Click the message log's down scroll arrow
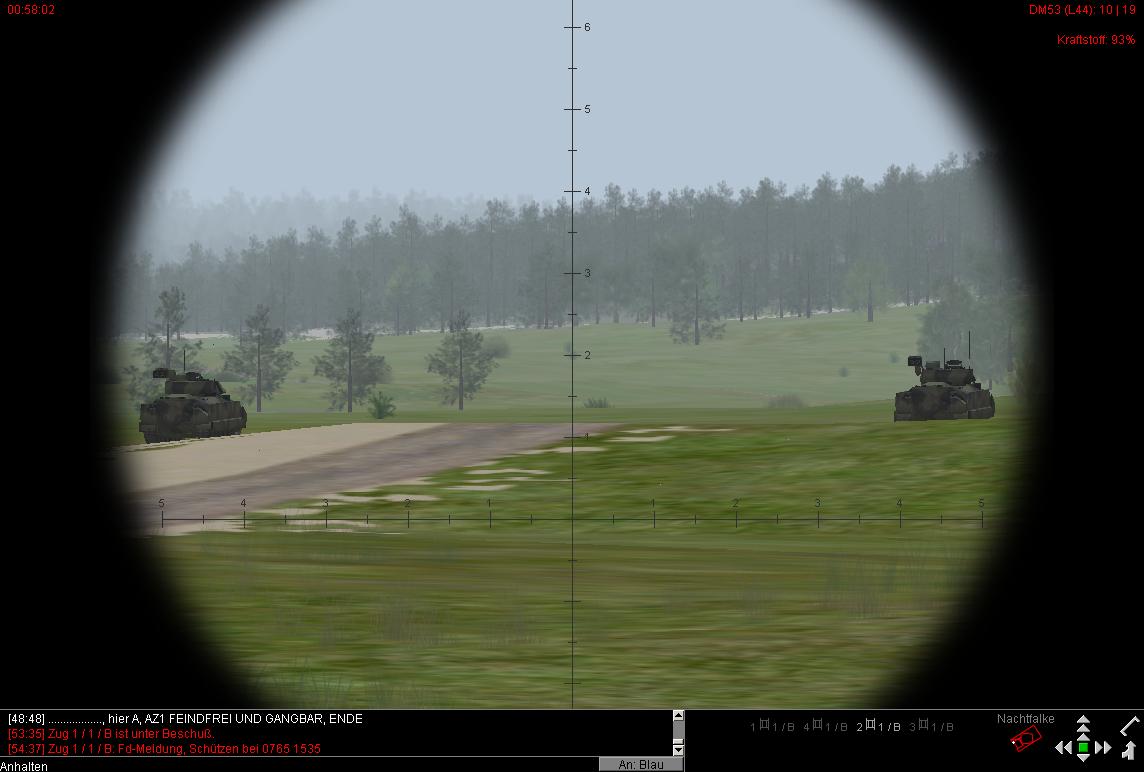The image size is (1144, 772). click(x=678, y=749)
